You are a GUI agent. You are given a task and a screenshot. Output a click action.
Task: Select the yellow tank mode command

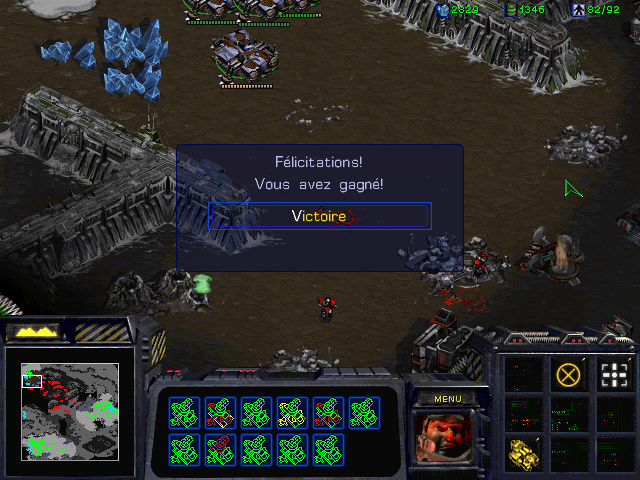click(x=523, y=453)
